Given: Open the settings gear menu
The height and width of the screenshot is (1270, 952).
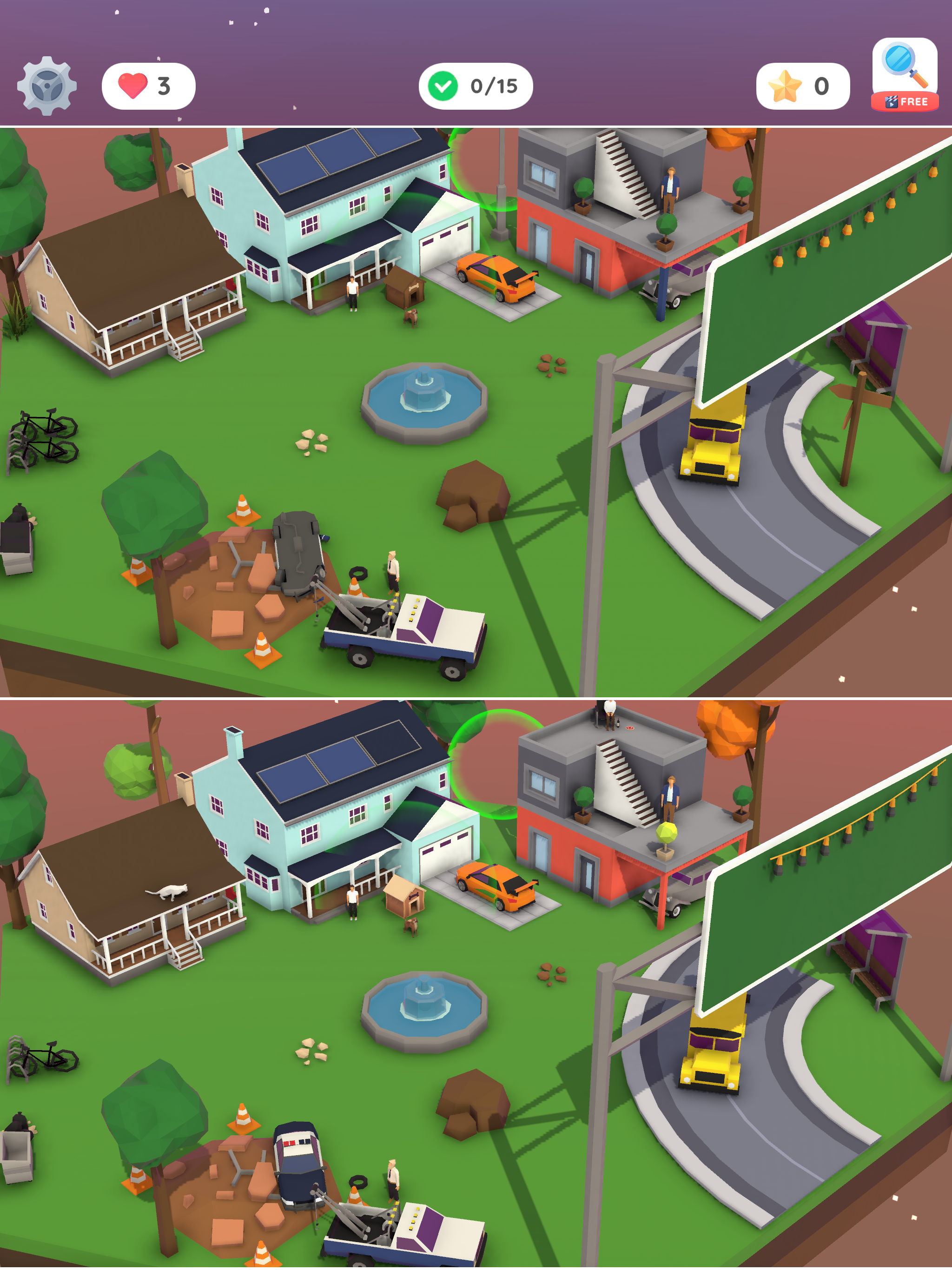Looking at the screenshot, I should click(46, 85).
